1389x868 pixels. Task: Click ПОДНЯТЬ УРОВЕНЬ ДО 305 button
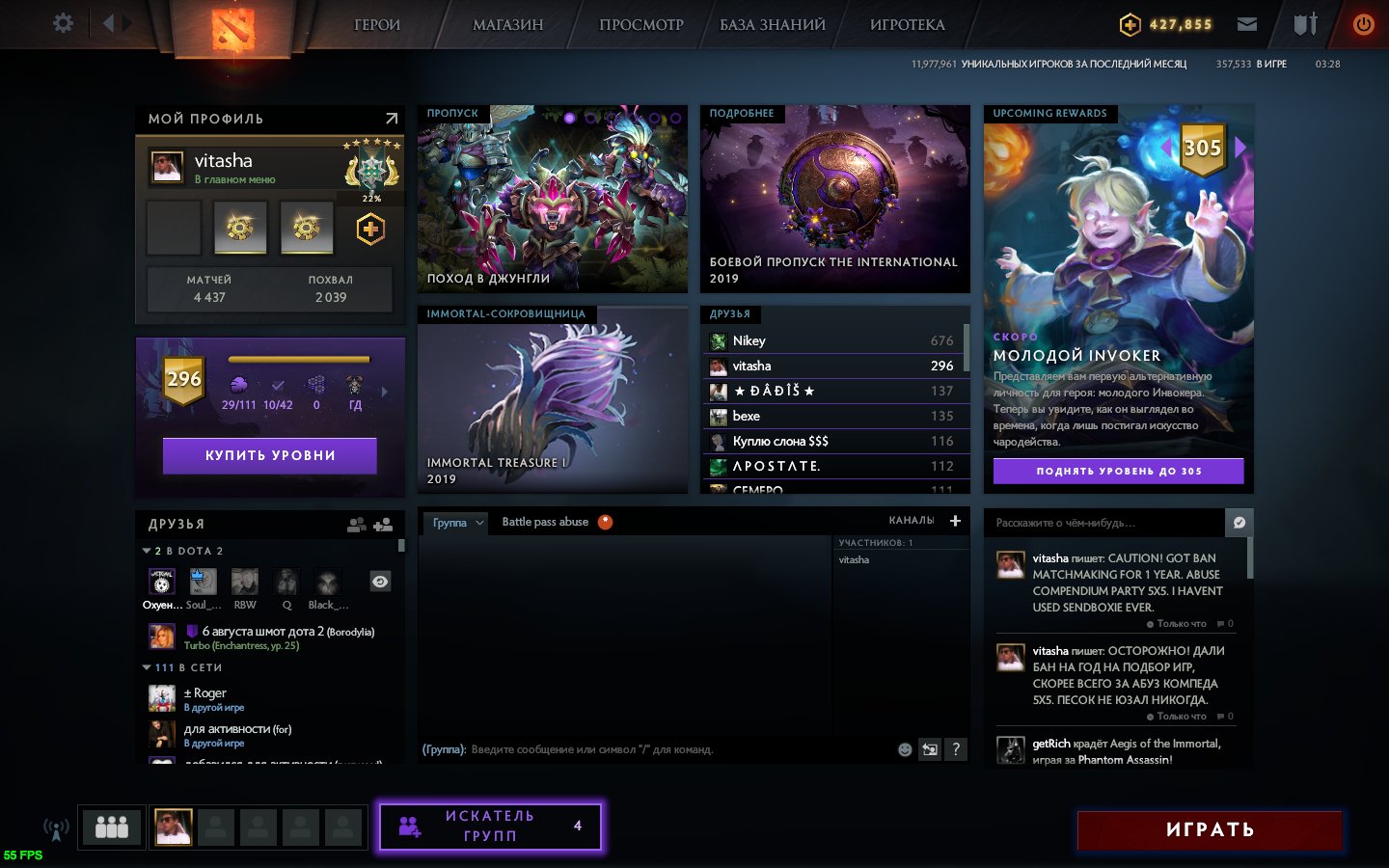click(x=1118, y=471)
